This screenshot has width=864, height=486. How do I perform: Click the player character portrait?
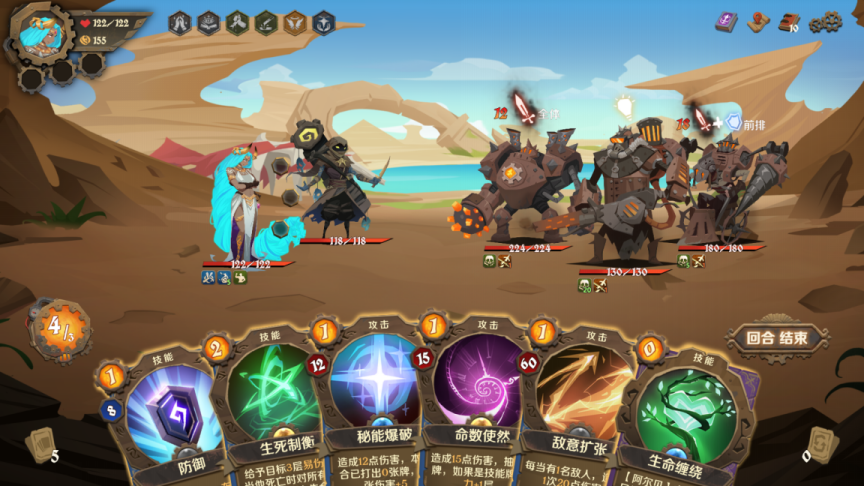42,32
